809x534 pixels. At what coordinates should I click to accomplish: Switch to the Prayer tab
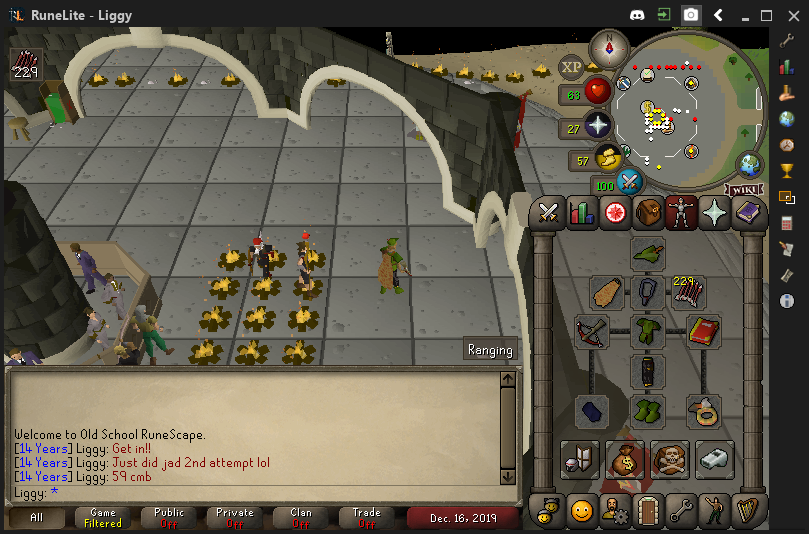tap(714, 212)
